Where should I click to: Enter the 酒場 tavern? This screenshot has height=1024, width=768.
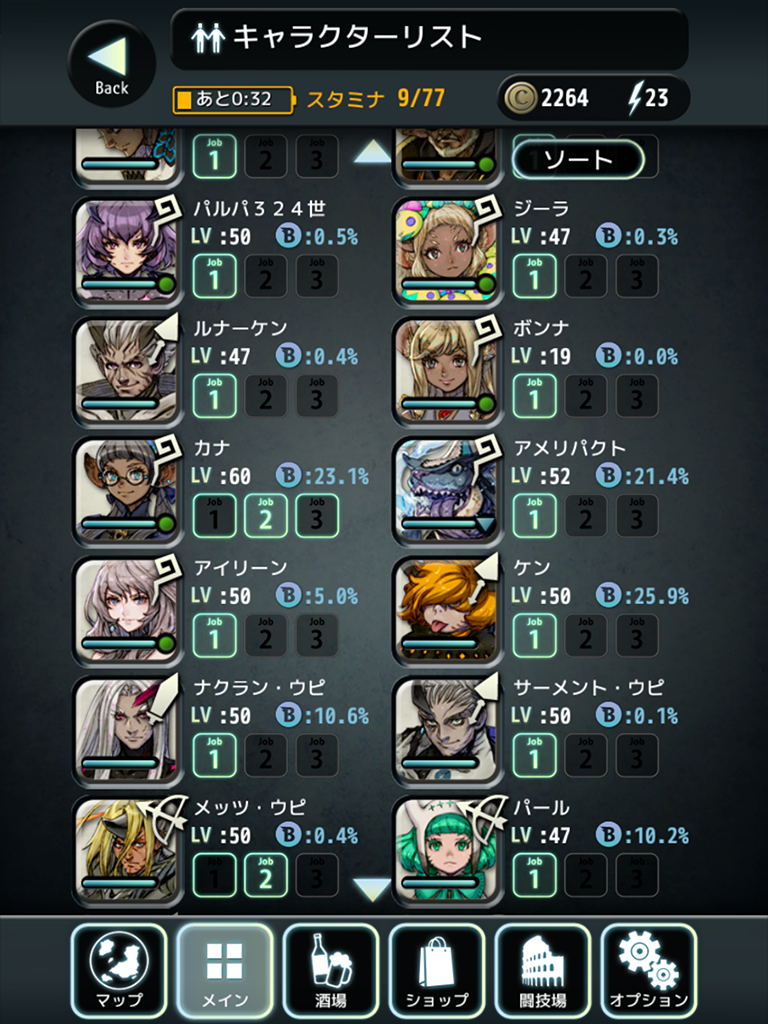(331, 971)
